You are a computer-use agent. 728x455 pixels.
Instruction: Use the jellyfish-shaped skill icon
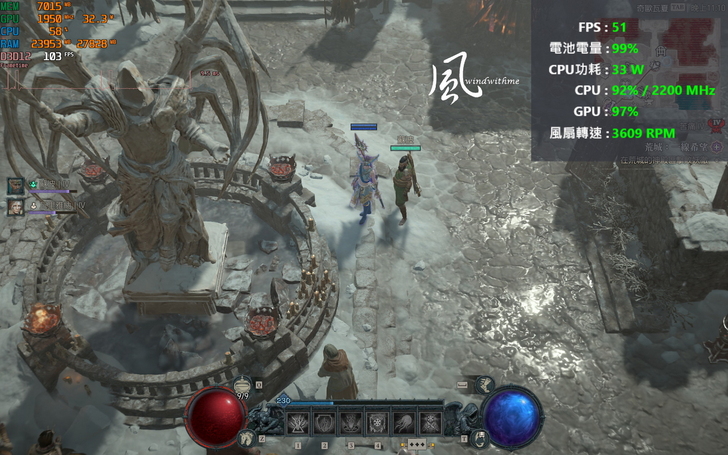point(403,423)
